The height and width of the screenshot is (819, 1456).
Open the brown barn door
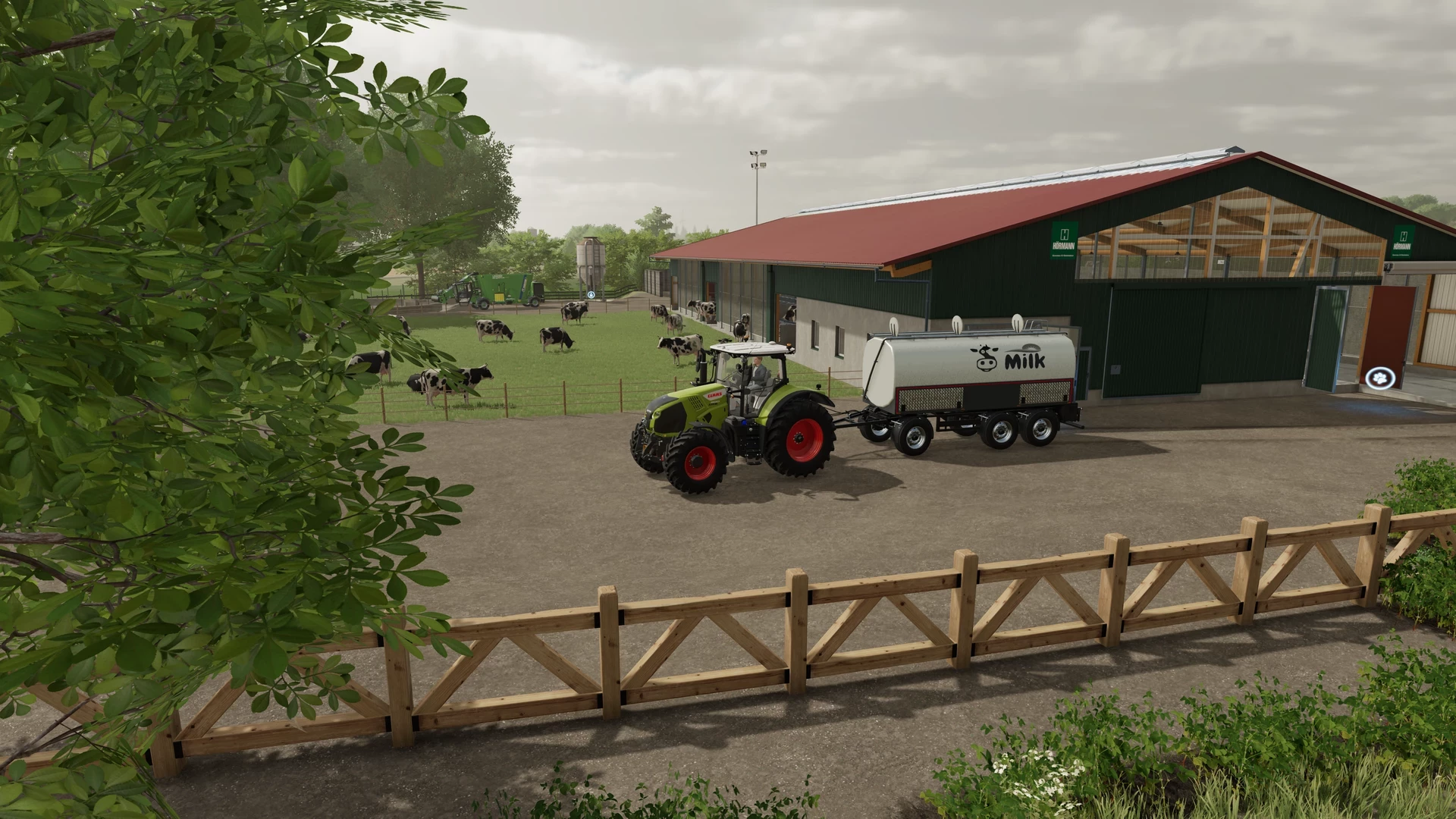tap(1392, 327)
